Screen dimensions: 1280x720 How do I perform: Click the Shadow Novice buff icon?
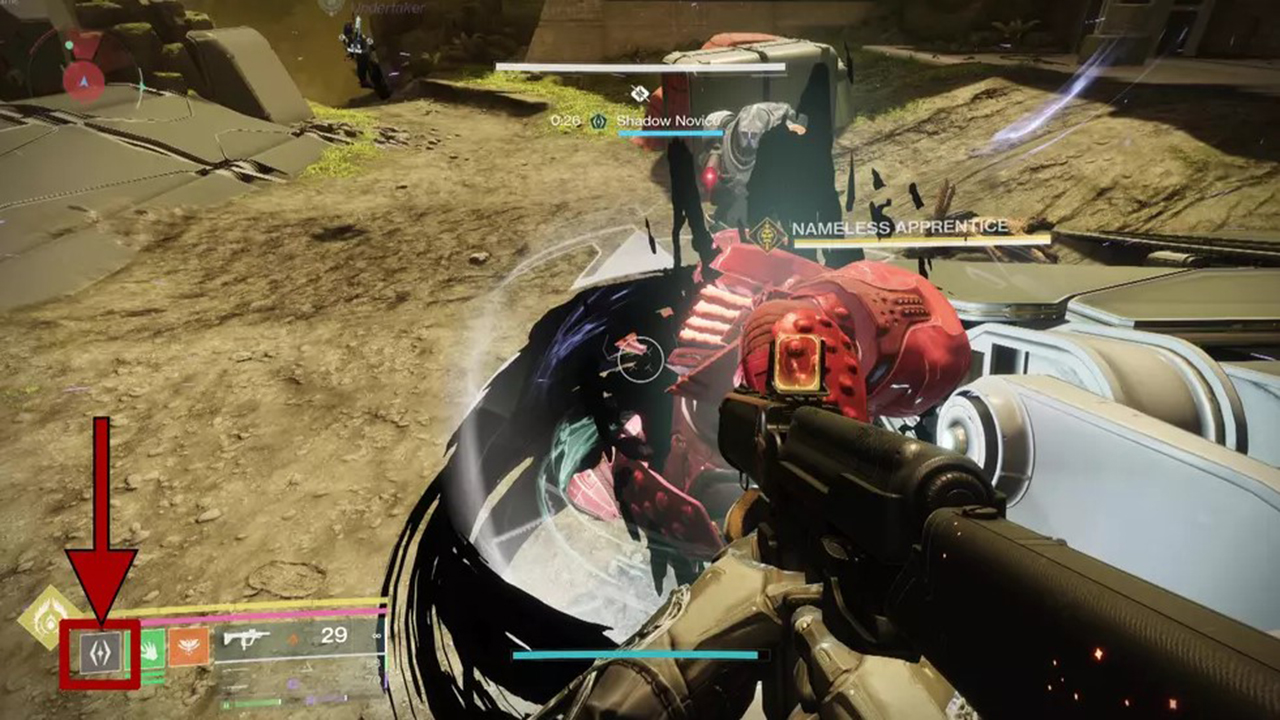click(599, 121)
